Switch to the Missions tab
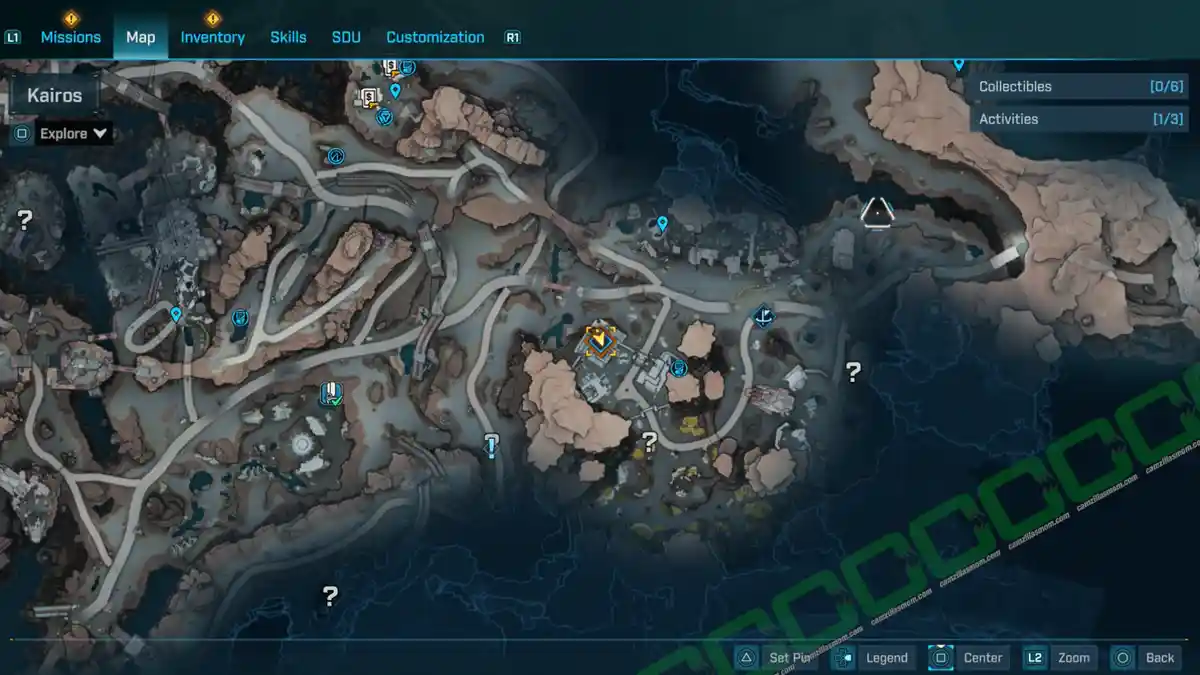Screen dimensions: 1200x675 coord(70,37)
